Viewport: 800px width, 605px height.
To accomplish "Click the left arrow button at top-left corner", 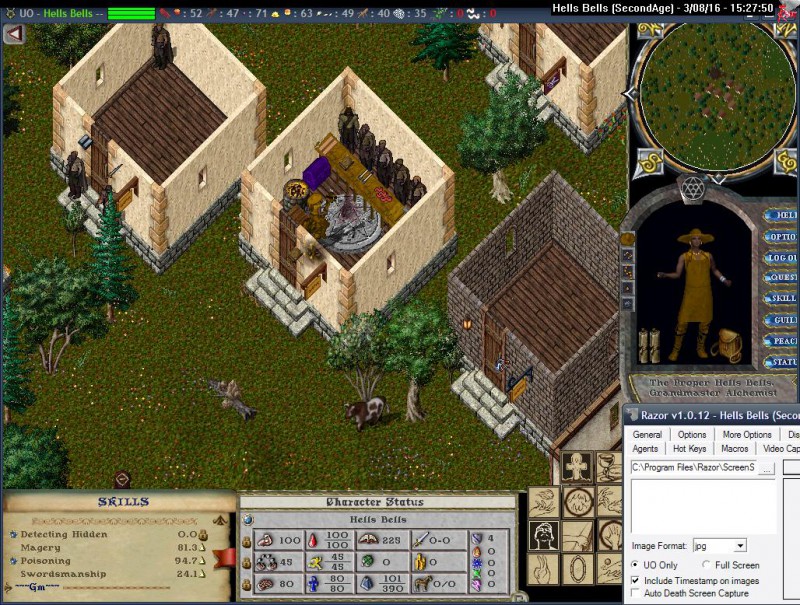I will tap(14, 34).
